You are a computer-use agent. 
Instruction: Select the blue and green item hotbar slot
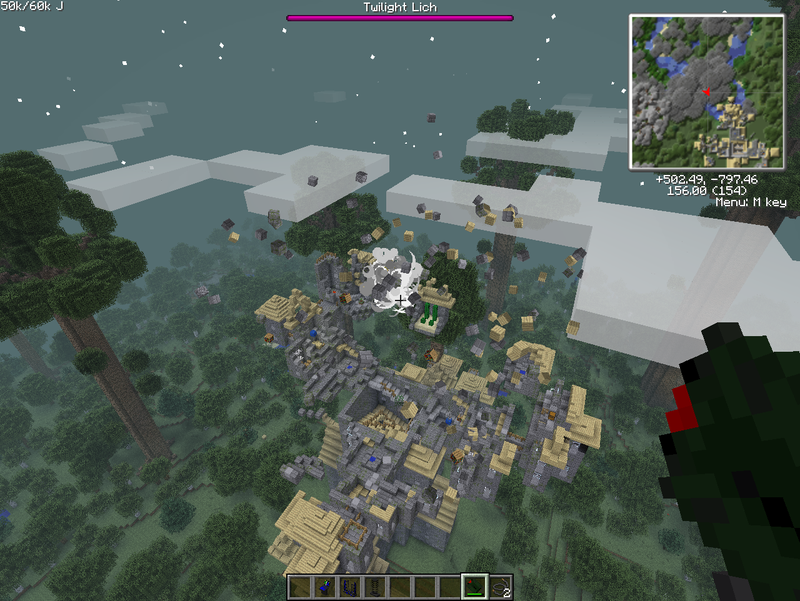click(x=326, y=587)
